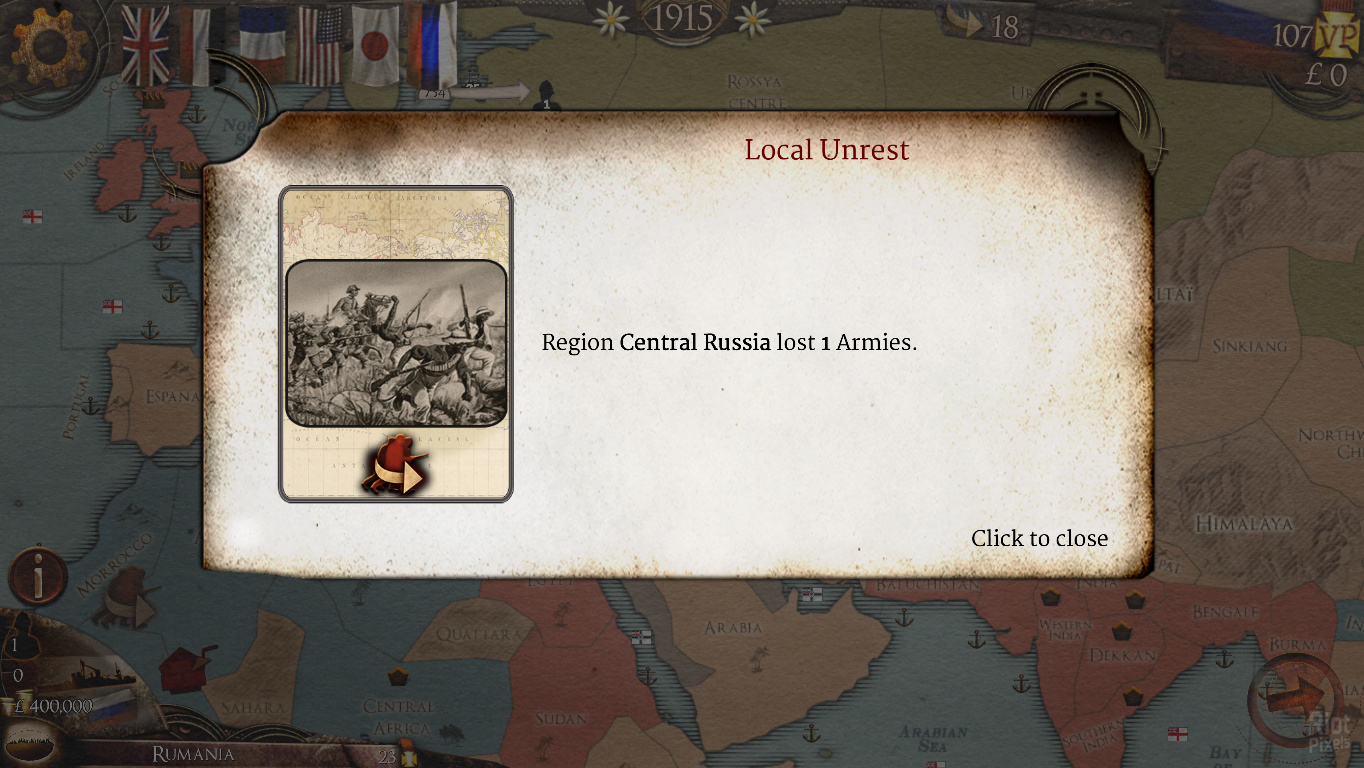The height and width of the screenshot is (768, 1364).
Task: Select the British Union Jack flag
Action: pos(146,46)
